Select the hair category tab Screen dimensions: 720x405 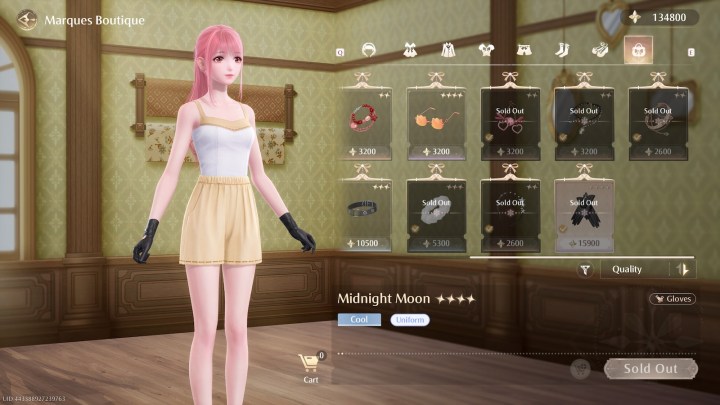click(x=368, y=49)
